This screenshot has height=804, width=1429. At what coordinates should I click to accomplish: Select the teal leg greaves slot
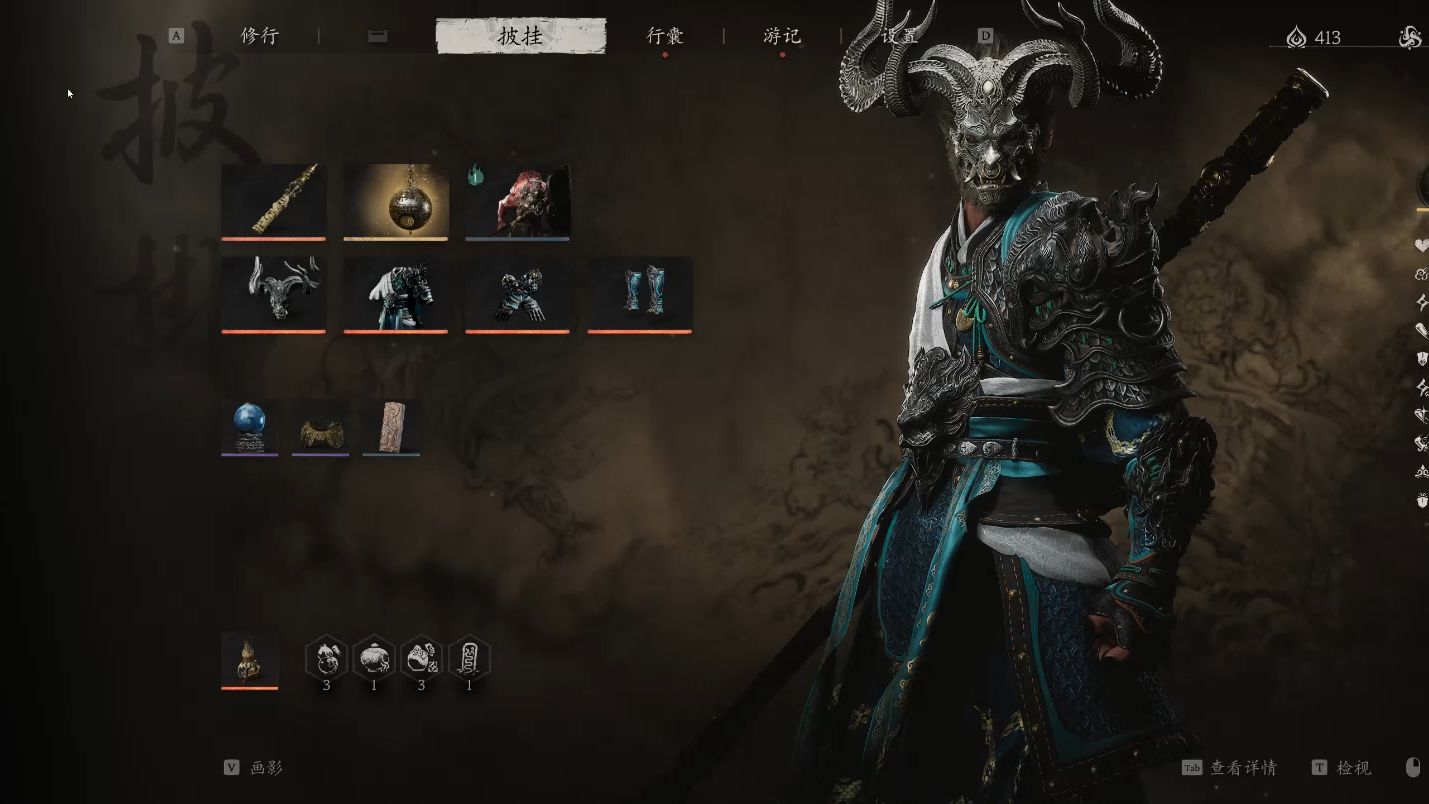(640, 294)
